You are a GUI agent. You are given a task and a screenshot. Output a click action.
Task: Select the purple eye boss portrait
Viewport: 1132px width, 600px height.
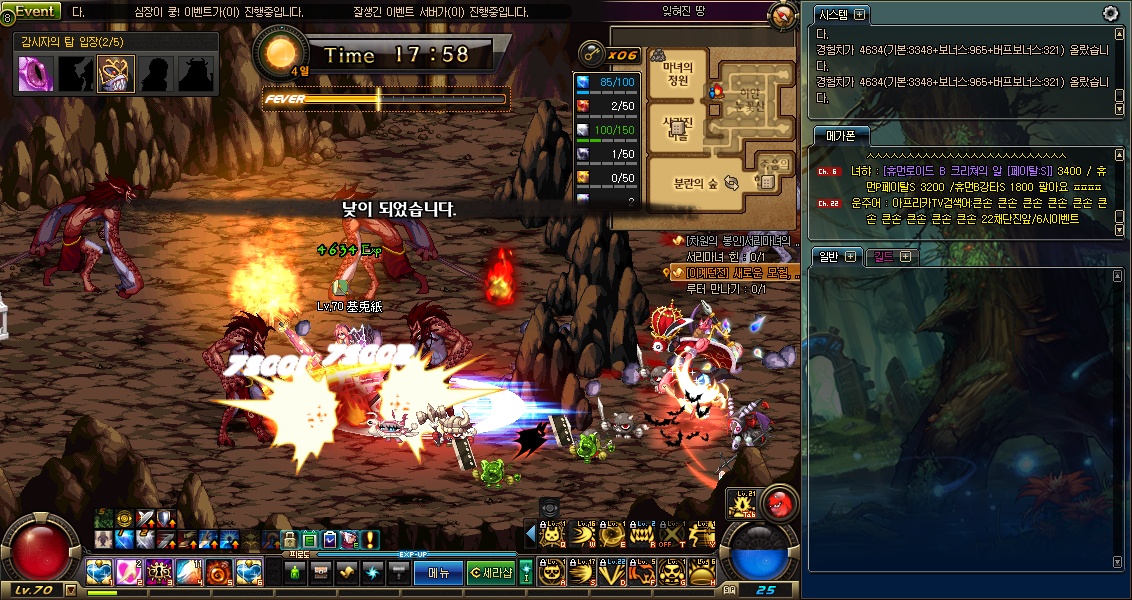coord(37,73)
